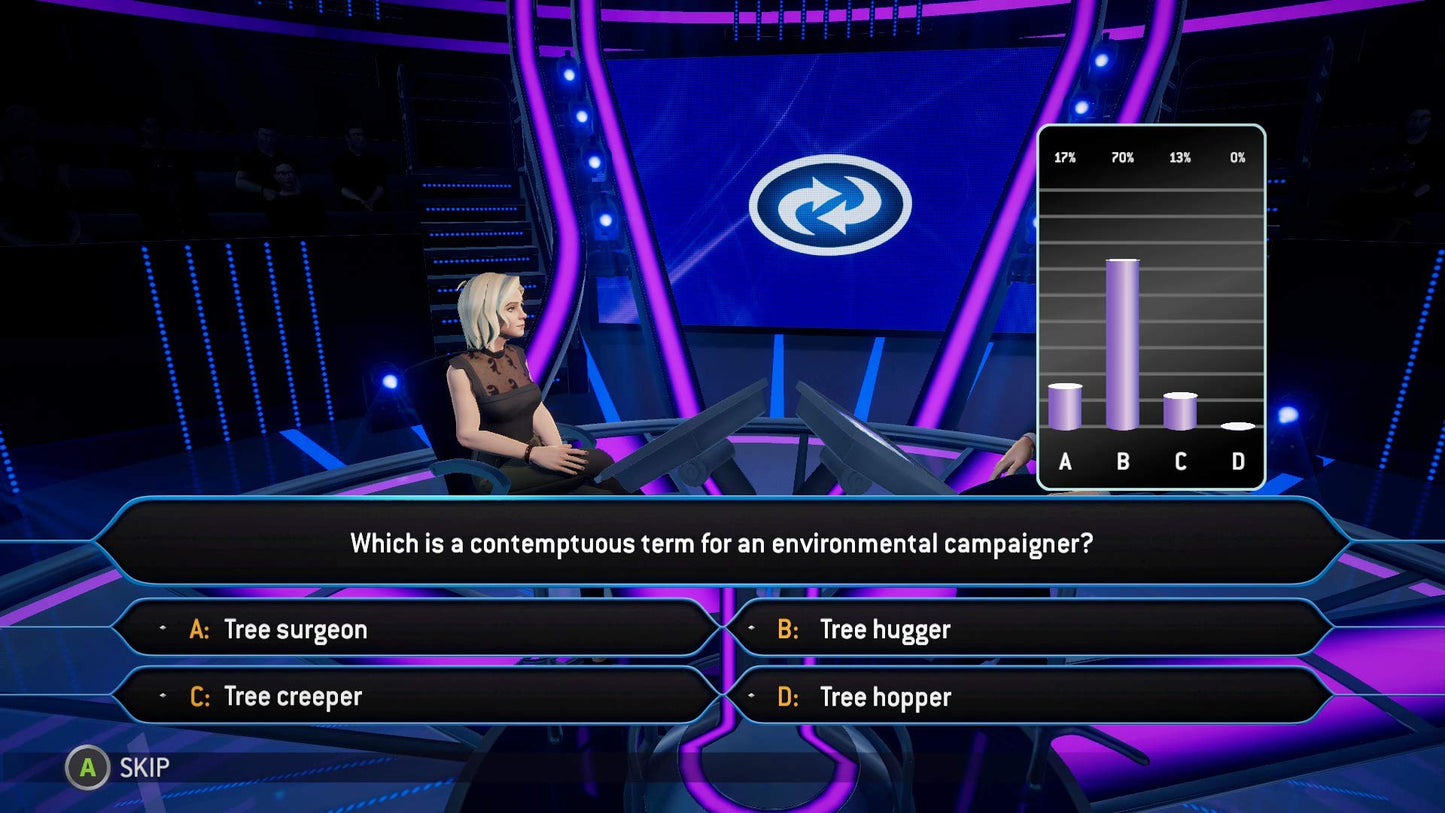Click the 70% percentage label

point(1122,157)
